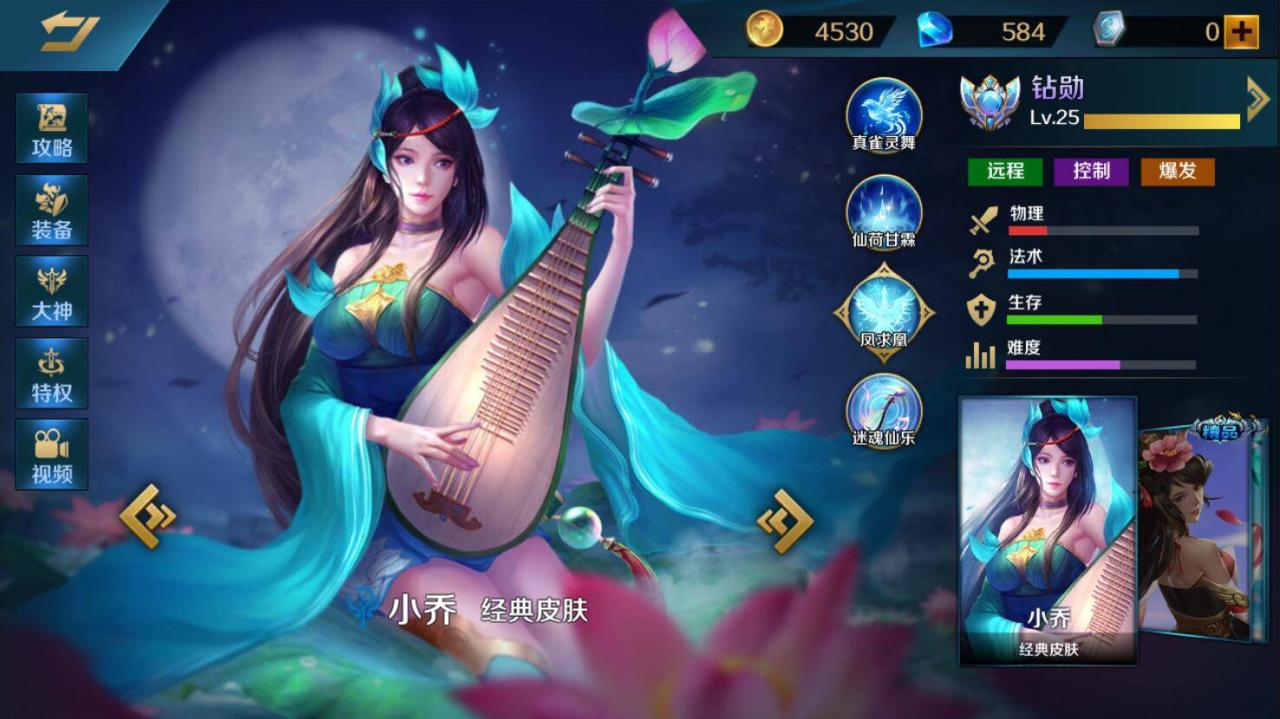Open the 攻略 strategy guide
The height and width of the screenshot is (719, 1280).
click(52, 128)
